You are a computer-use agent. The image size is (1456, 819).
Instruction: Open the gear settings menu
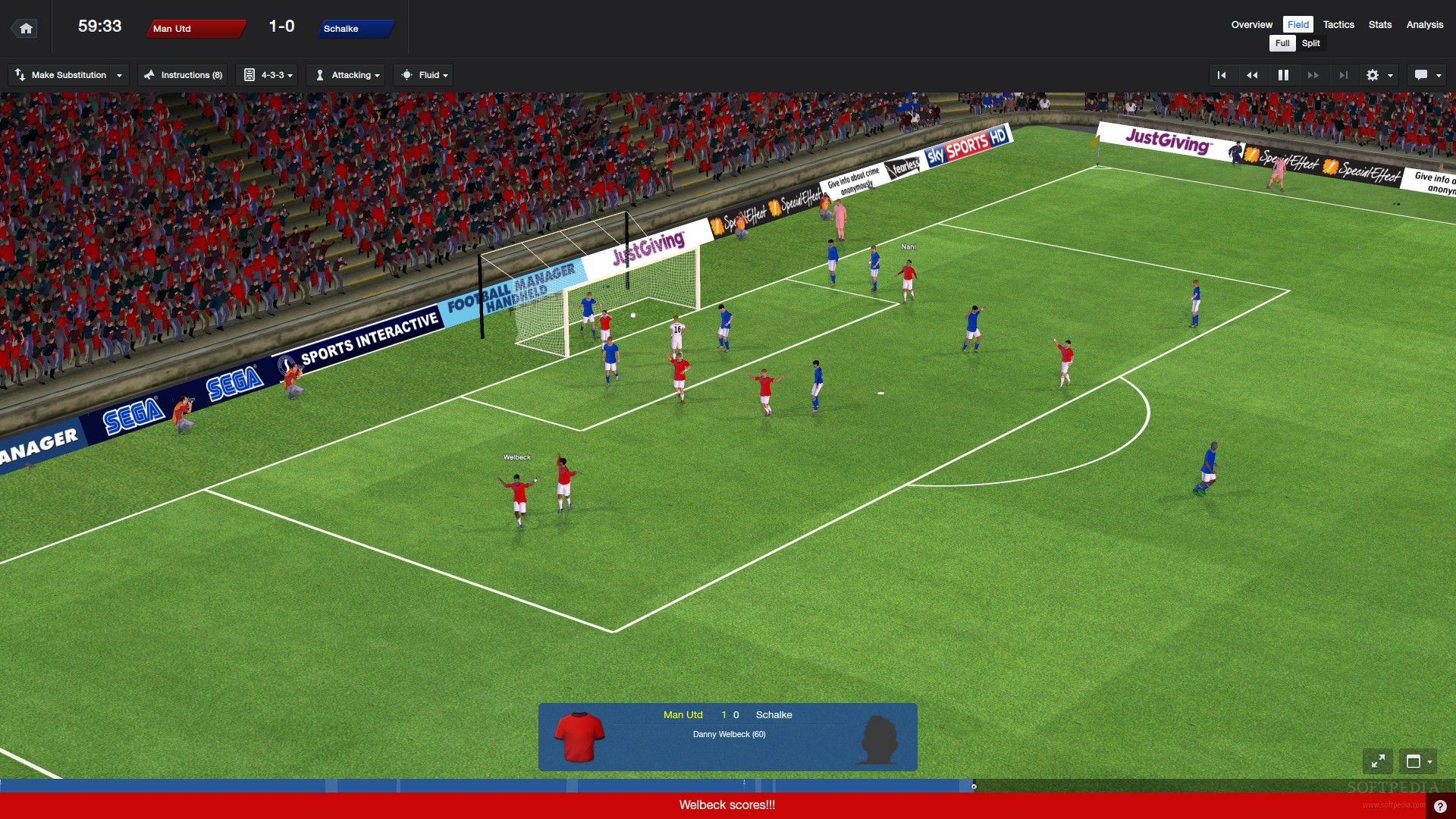pos(1379,75)
